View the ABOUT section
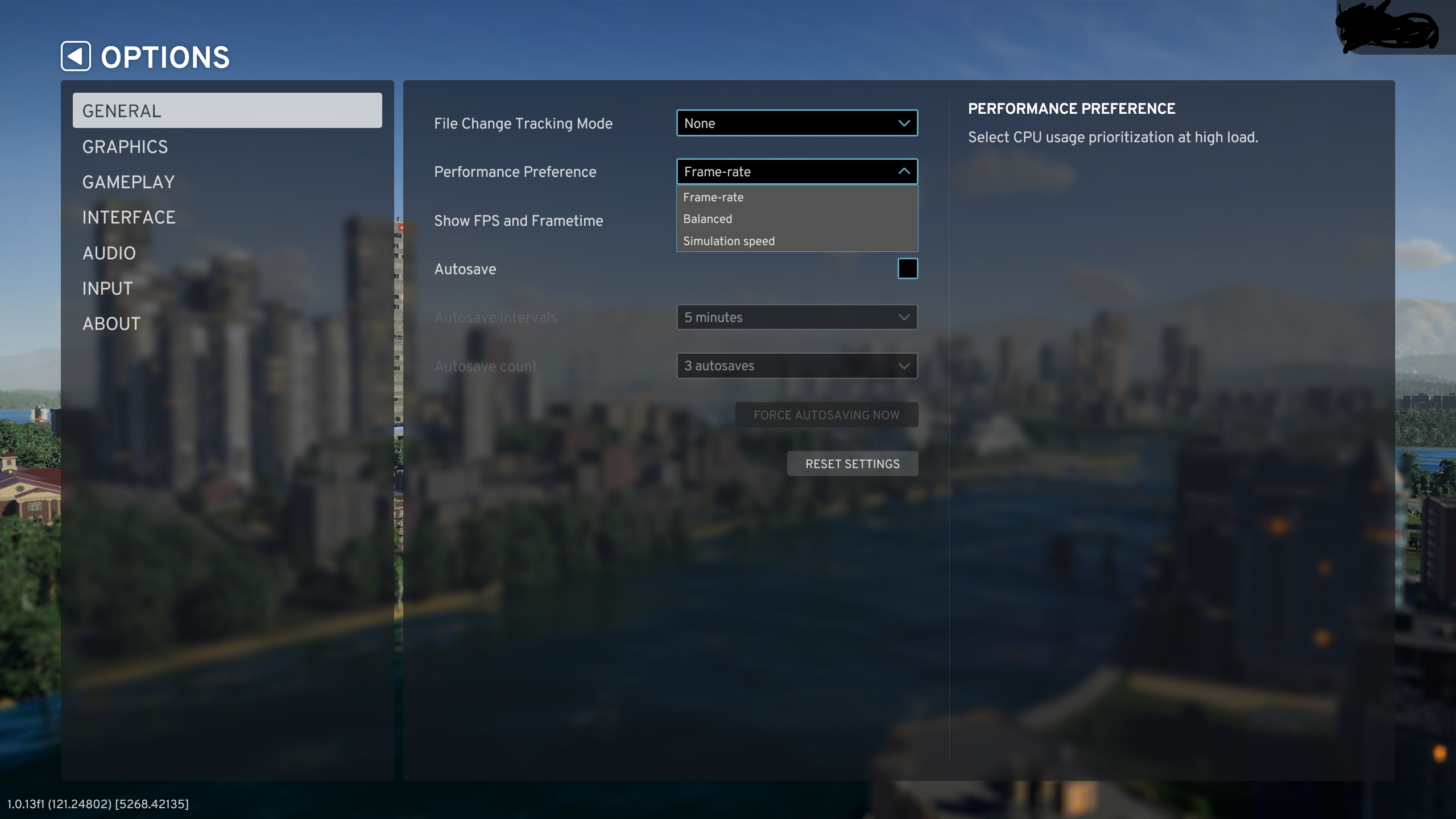The width and height of the screenshot is (1456, 819). click(x=111, y=323)
